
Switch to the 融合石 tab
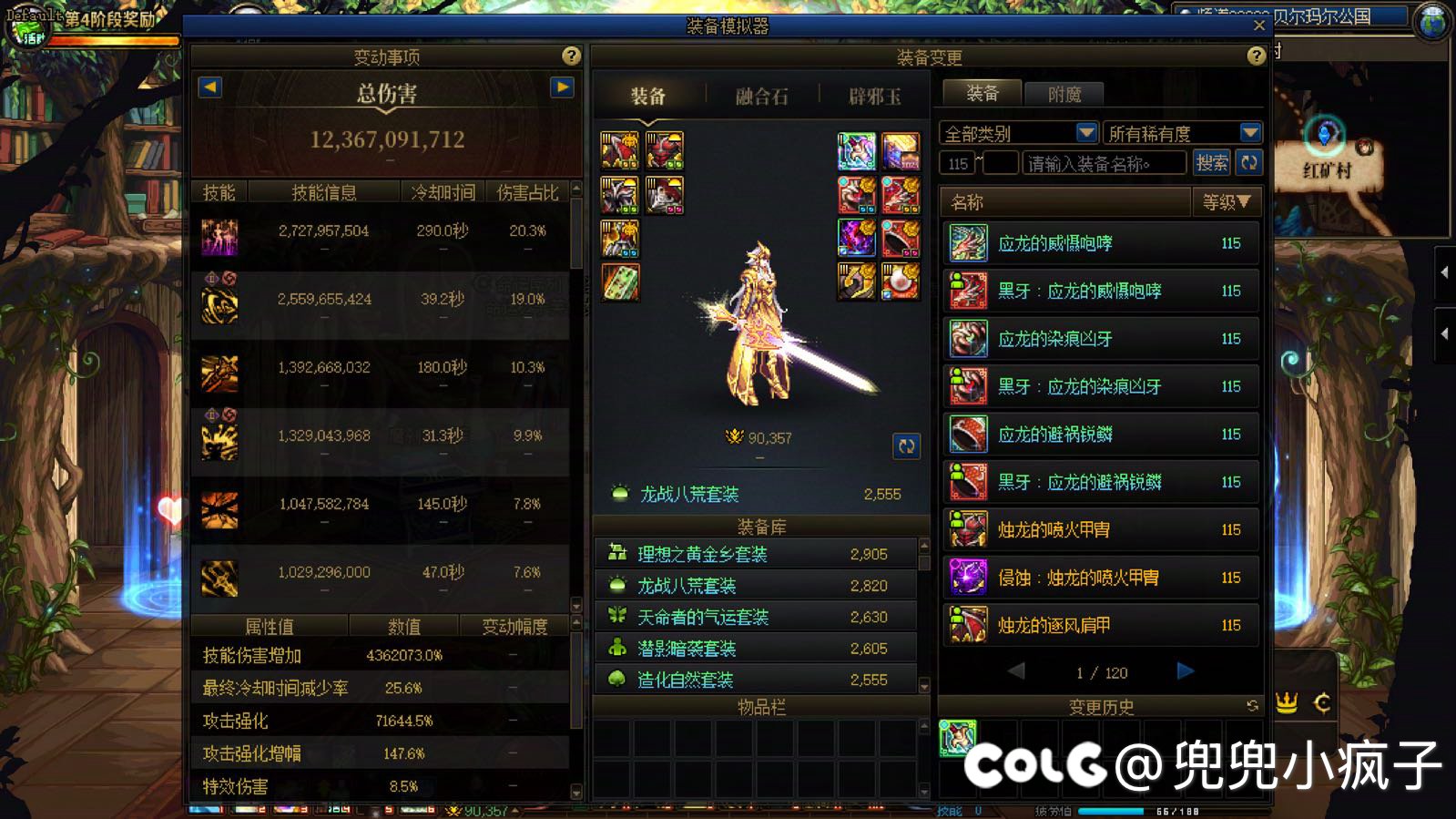coord(763,96)
